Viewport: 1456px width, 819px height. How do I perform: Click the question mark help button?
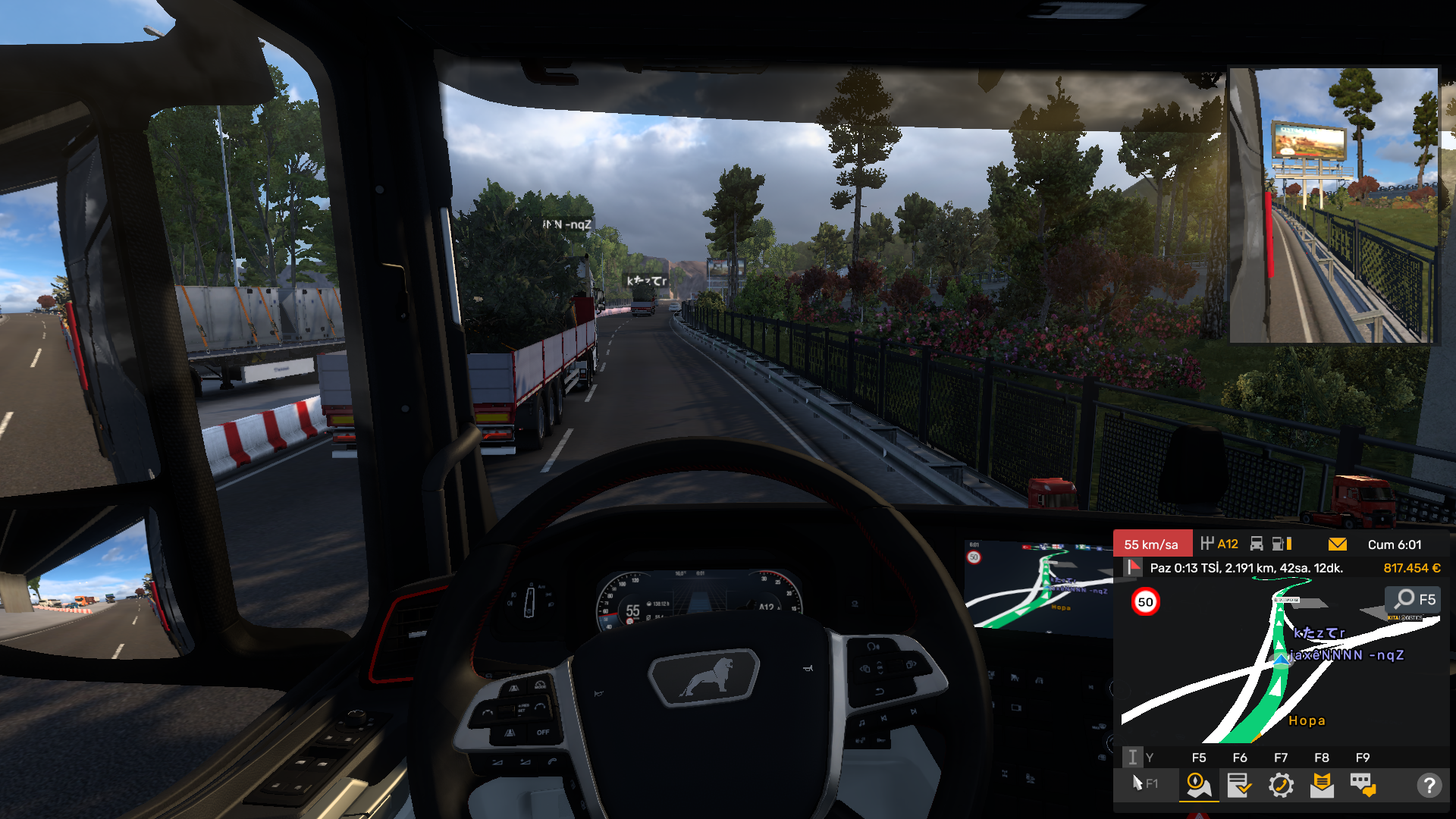click(x=1429, y=785)
